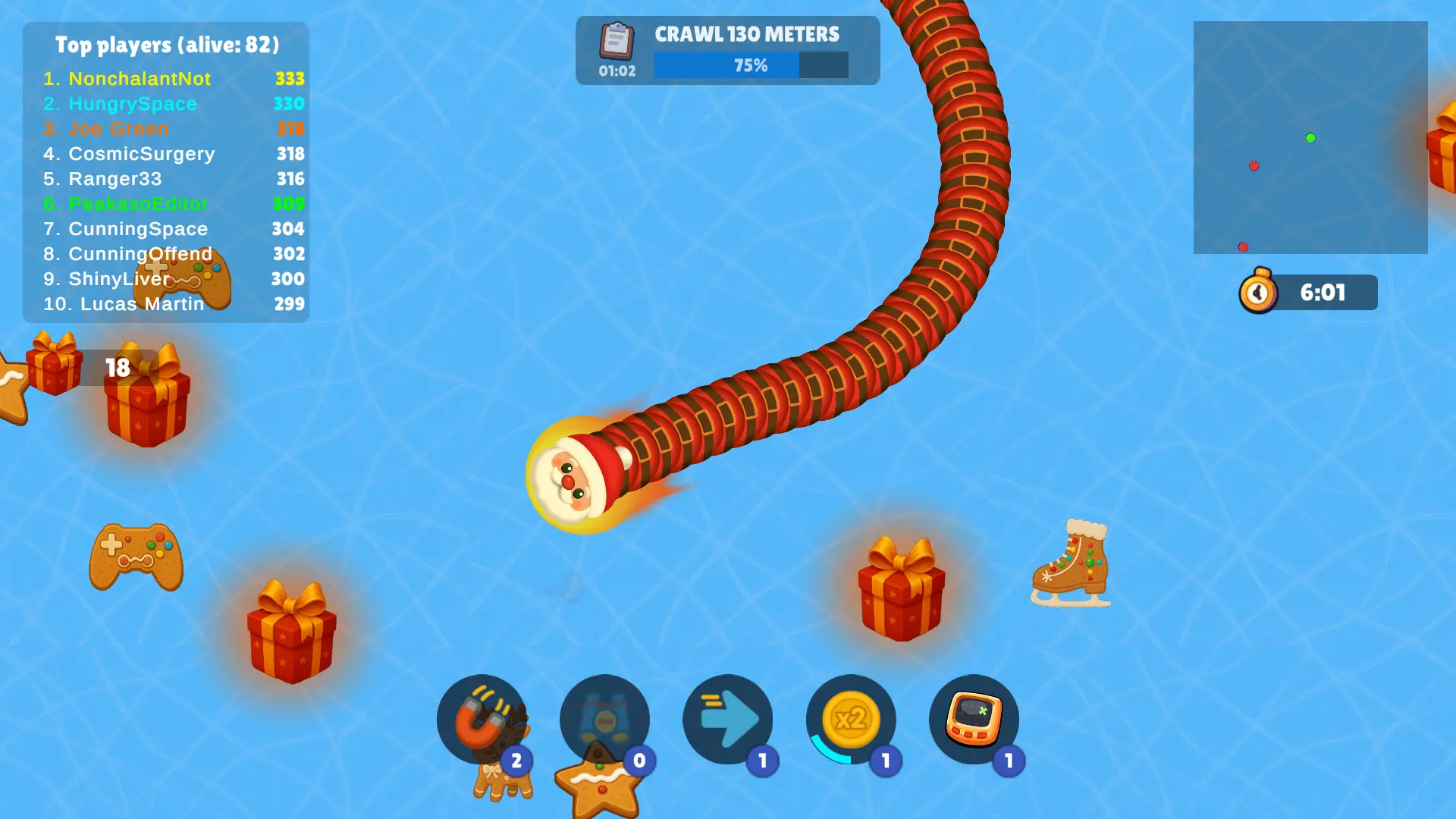Click the stopwatch timer icon
Image resolution: width=1456 pixels, height=819 pixels.
1258,292
